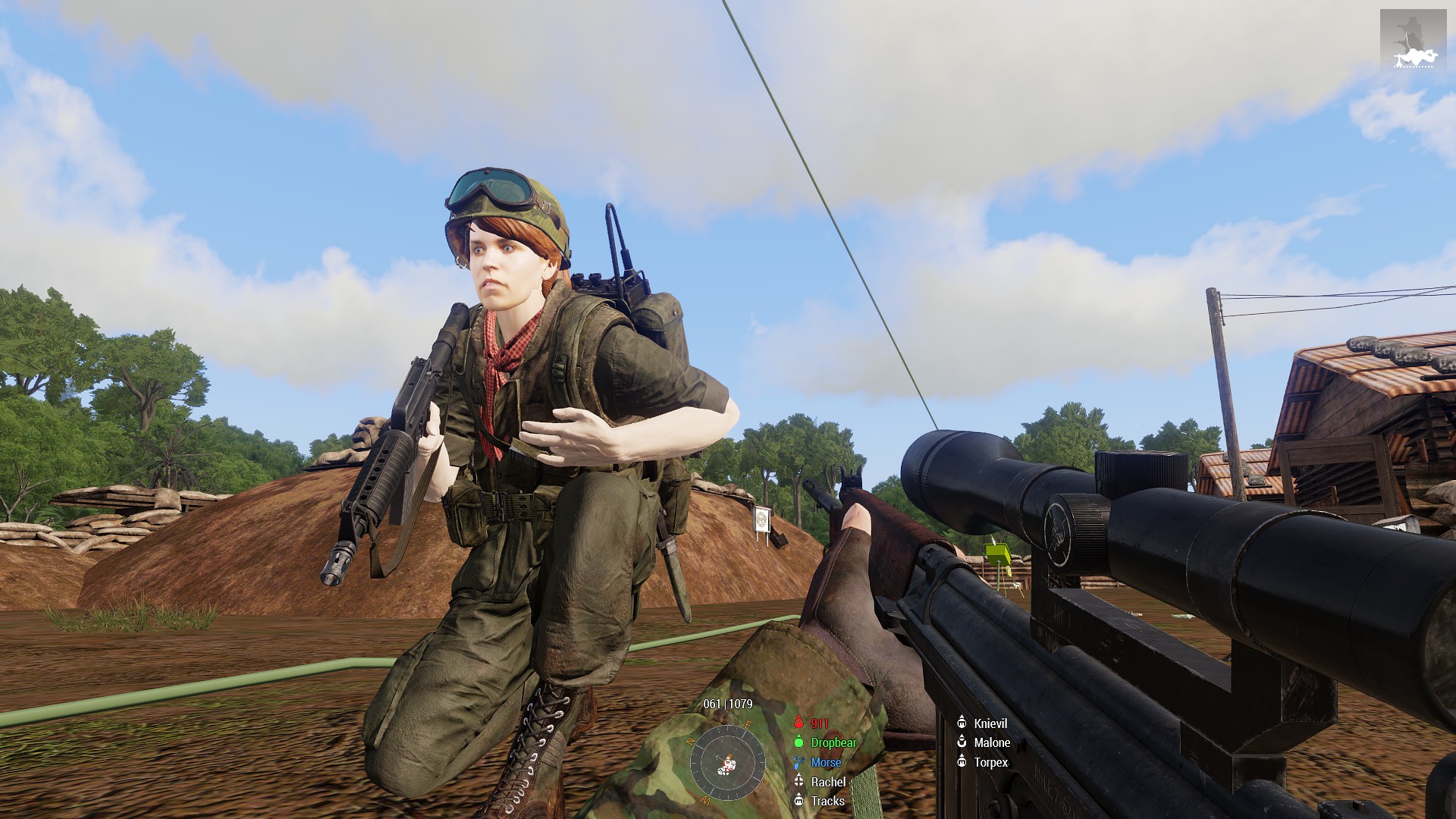
Task: Select squad member Malone
Action: 991,743
